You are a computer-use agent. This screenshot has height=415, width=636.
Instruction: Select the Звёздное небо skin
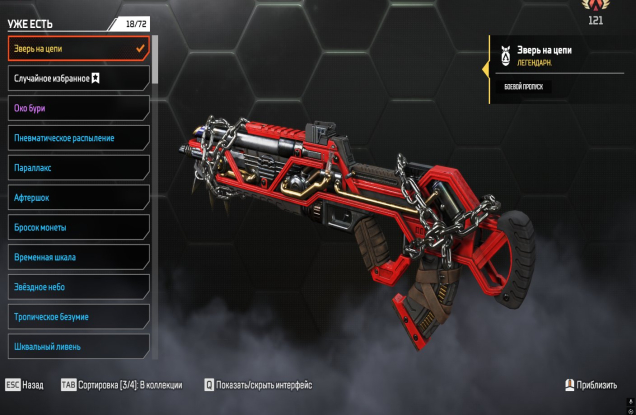[78, 287]
